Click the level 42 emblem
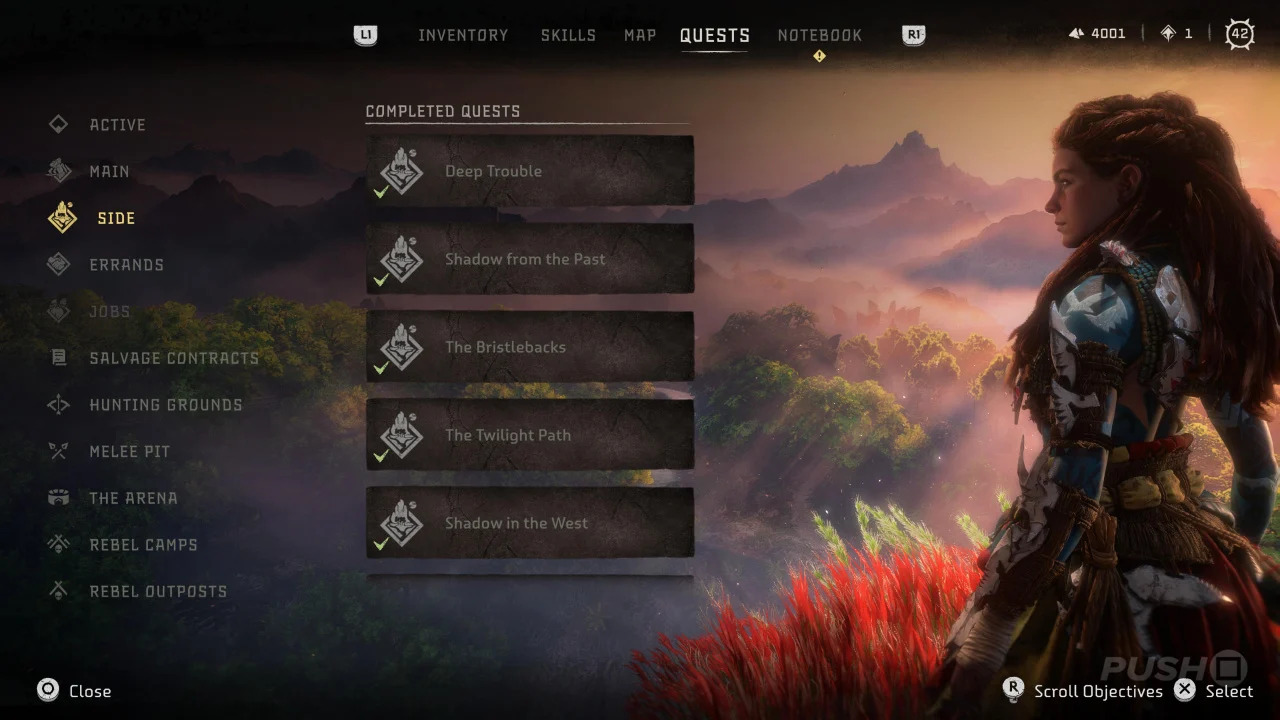Viewport: 1280px width, 720px height. point(1240,33)
